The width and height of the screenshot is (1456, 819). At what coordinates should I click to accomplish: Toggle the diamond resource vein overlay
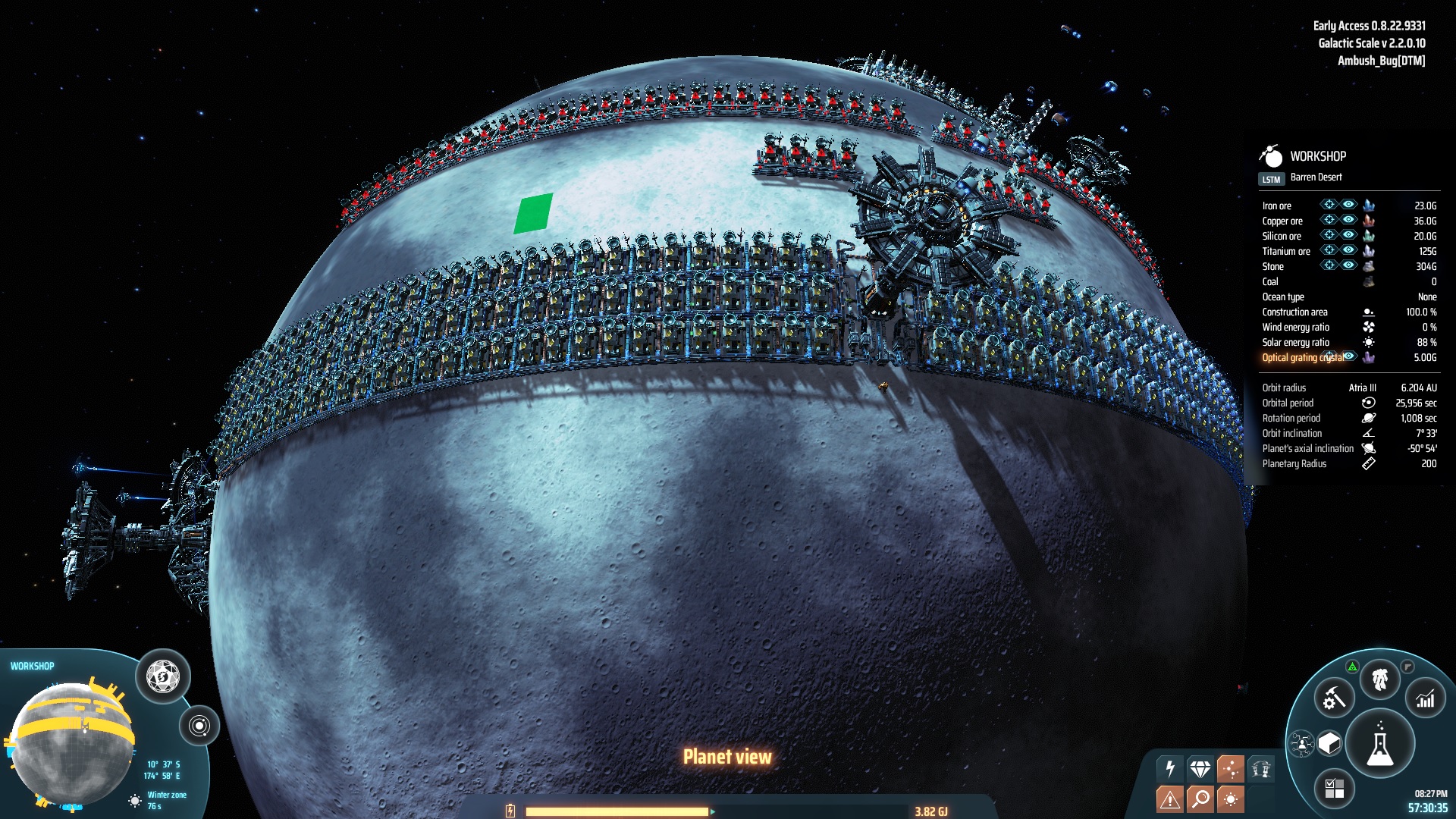pyautogui.click(x=1200, y=769)
